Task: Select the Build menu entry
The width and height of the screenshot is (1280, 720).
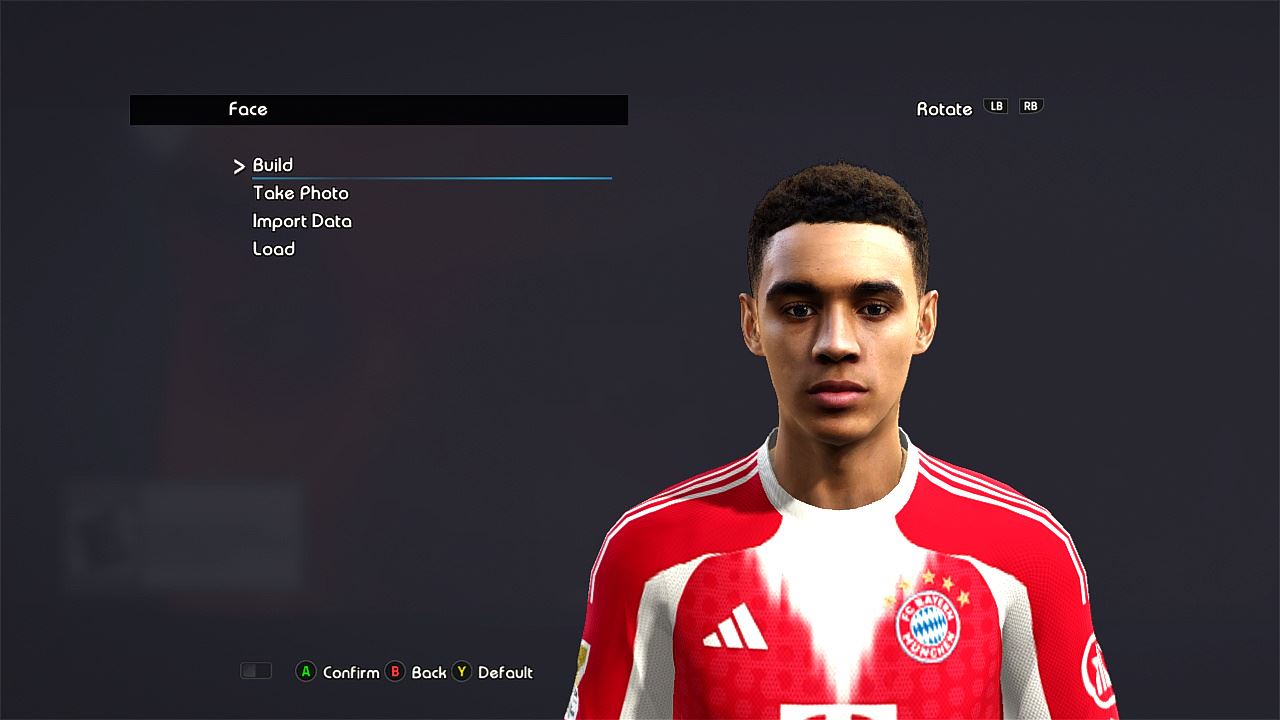Action: pos(273,165)
